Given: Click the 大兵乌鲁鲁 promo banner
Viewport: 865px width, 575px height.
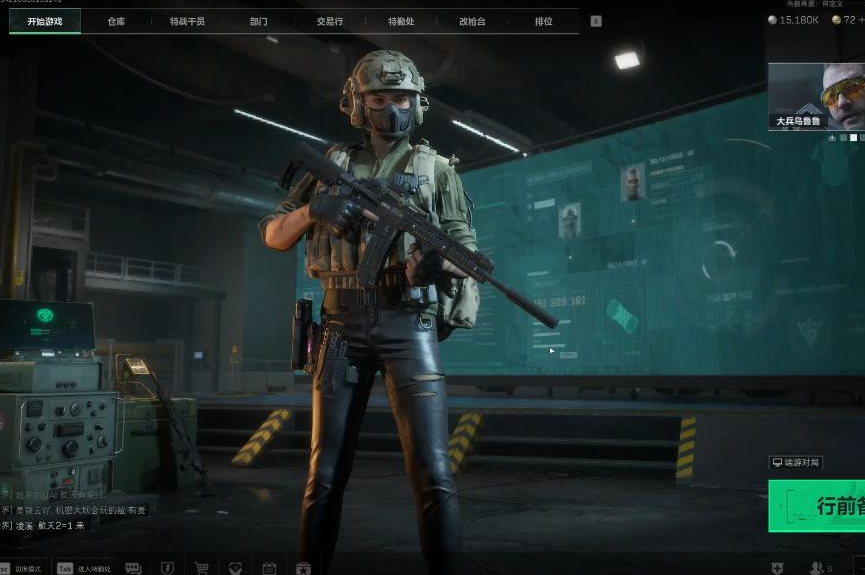Looking at the screenshot, I should tap(816, 97).
